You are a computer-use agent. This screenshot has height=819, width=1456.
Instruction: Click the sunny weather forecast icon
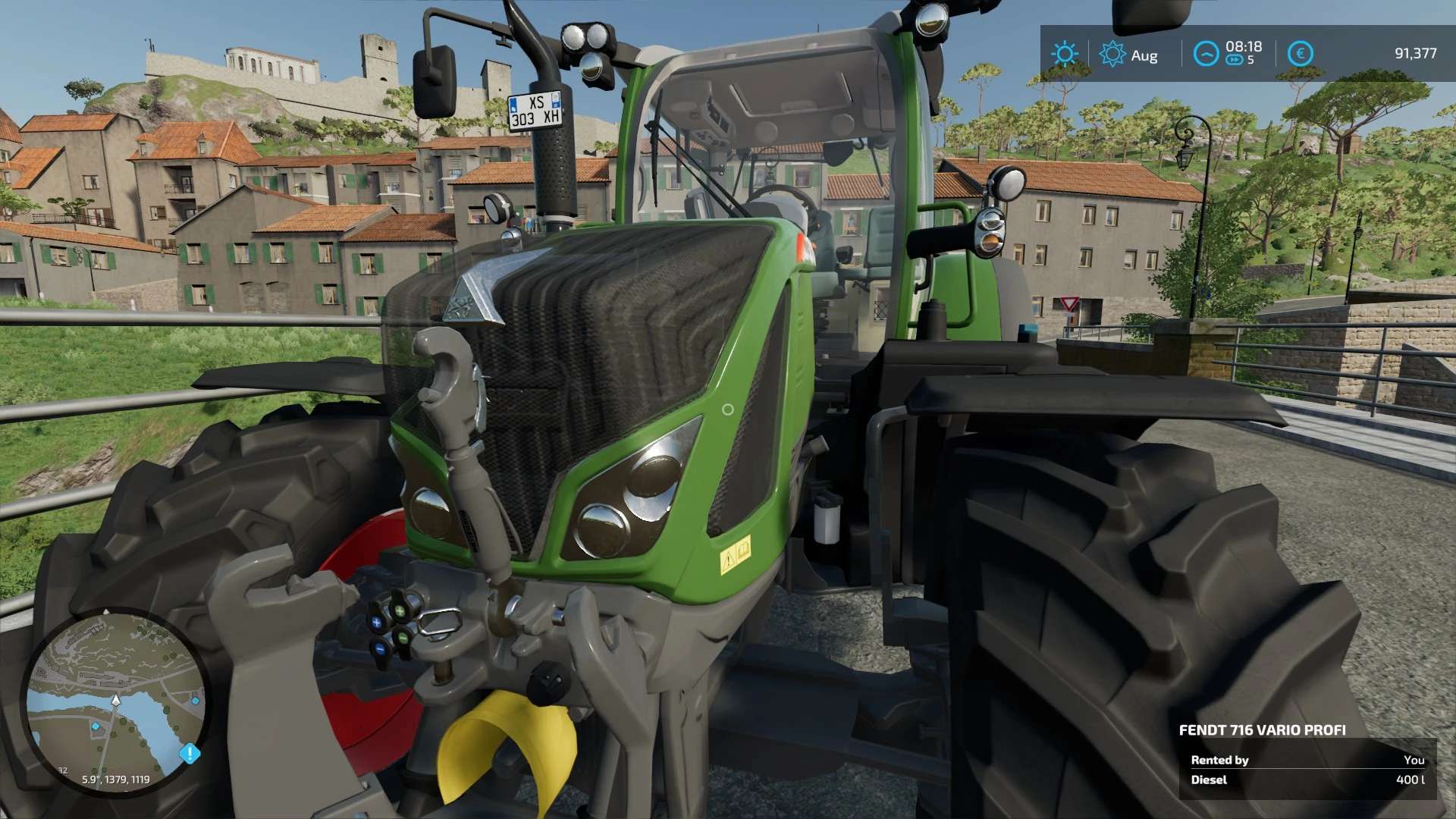pos(1064,54)
